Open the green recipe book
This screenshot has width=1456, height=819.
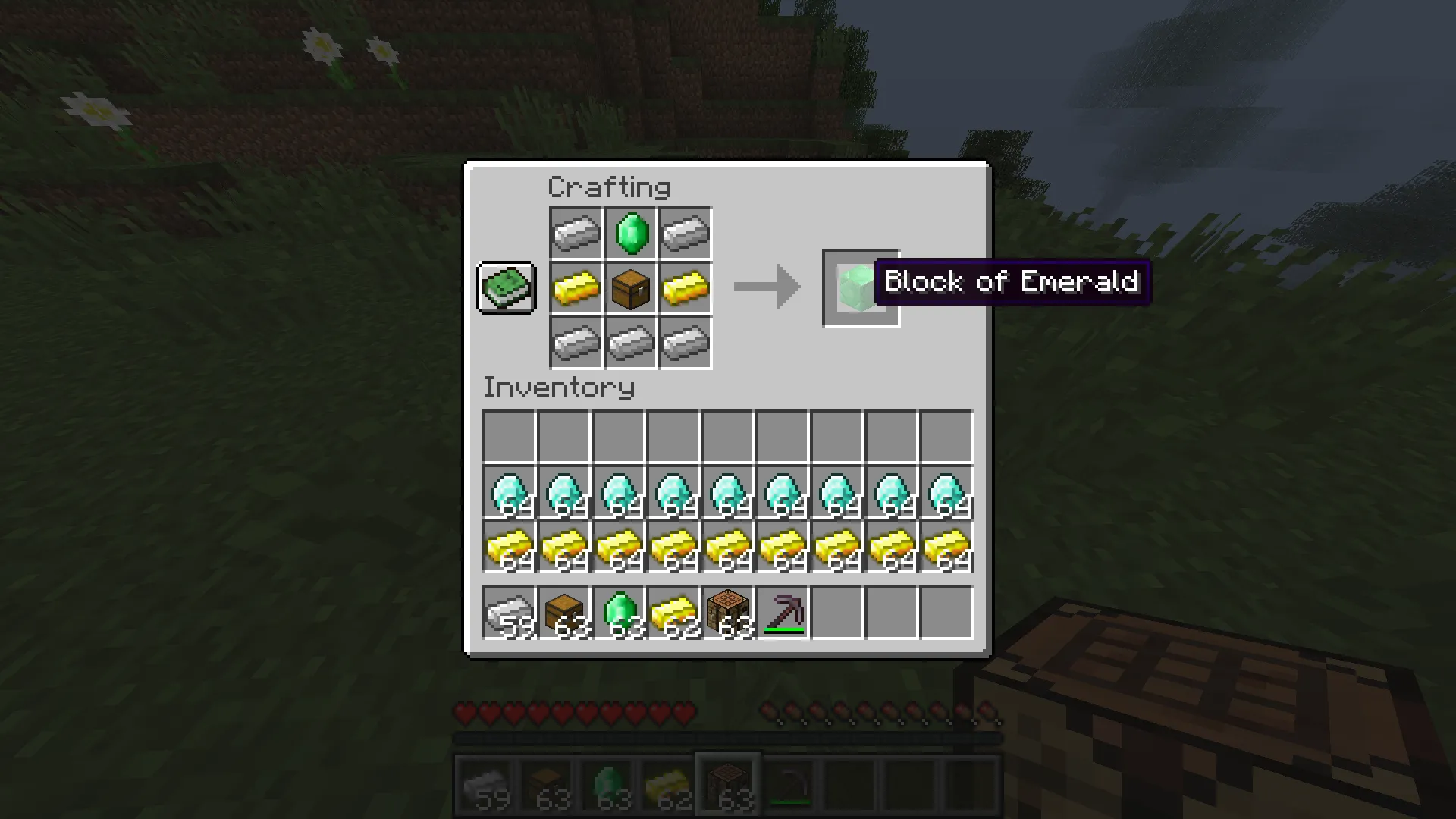point(507,288)
